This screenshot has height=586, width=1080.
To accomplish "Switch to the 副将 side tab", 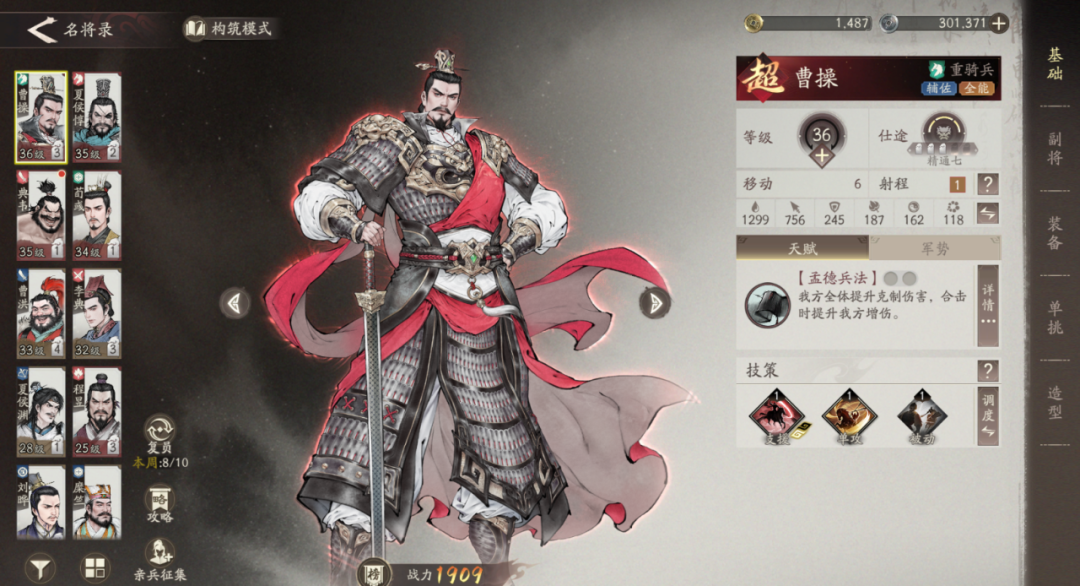I will point(1054,147).
